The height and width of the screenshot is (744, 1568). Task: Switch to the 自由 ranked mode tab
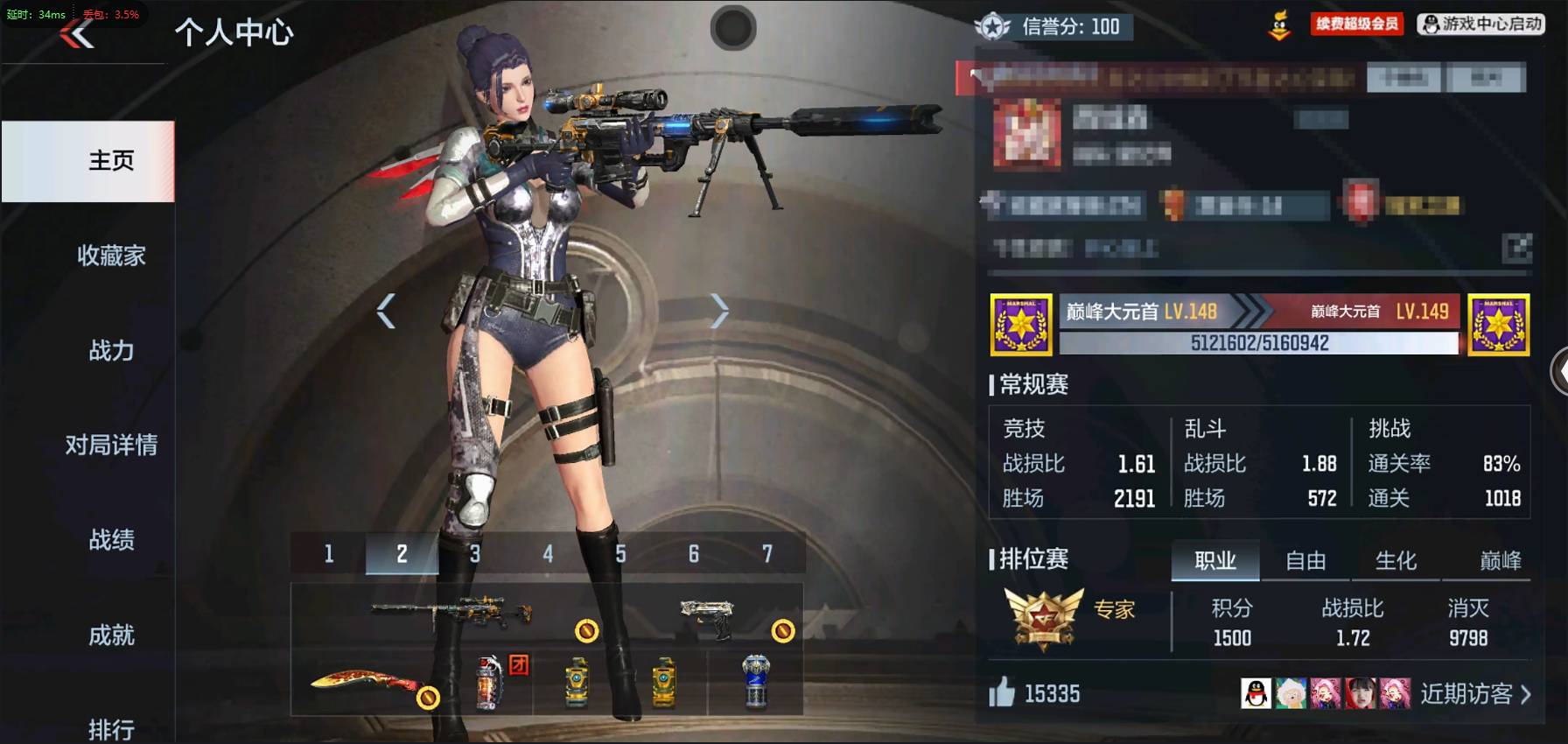1305,560
